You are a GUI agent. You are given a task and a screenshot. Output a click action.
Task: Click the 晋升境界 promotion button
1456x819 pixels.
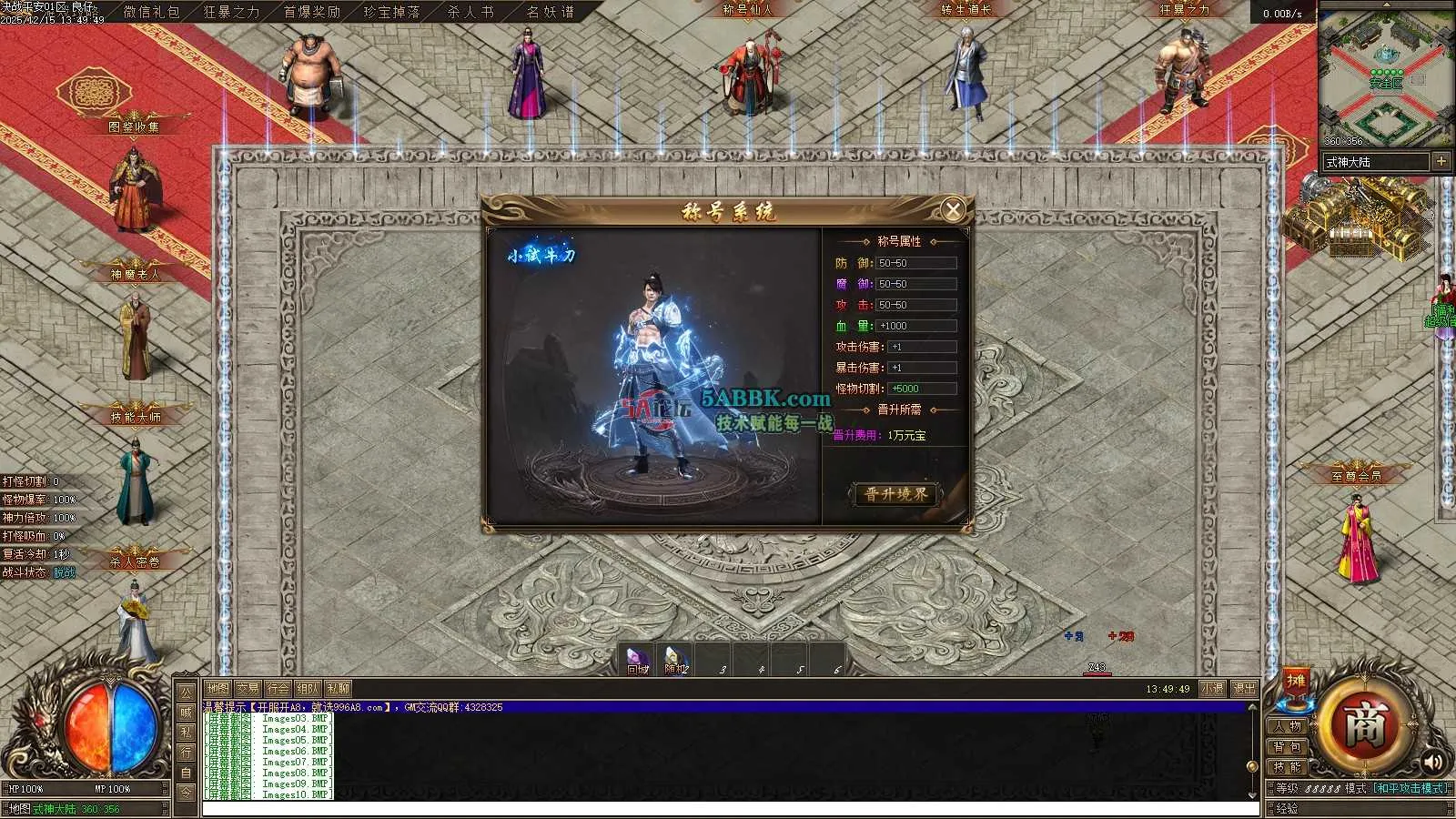896,494
